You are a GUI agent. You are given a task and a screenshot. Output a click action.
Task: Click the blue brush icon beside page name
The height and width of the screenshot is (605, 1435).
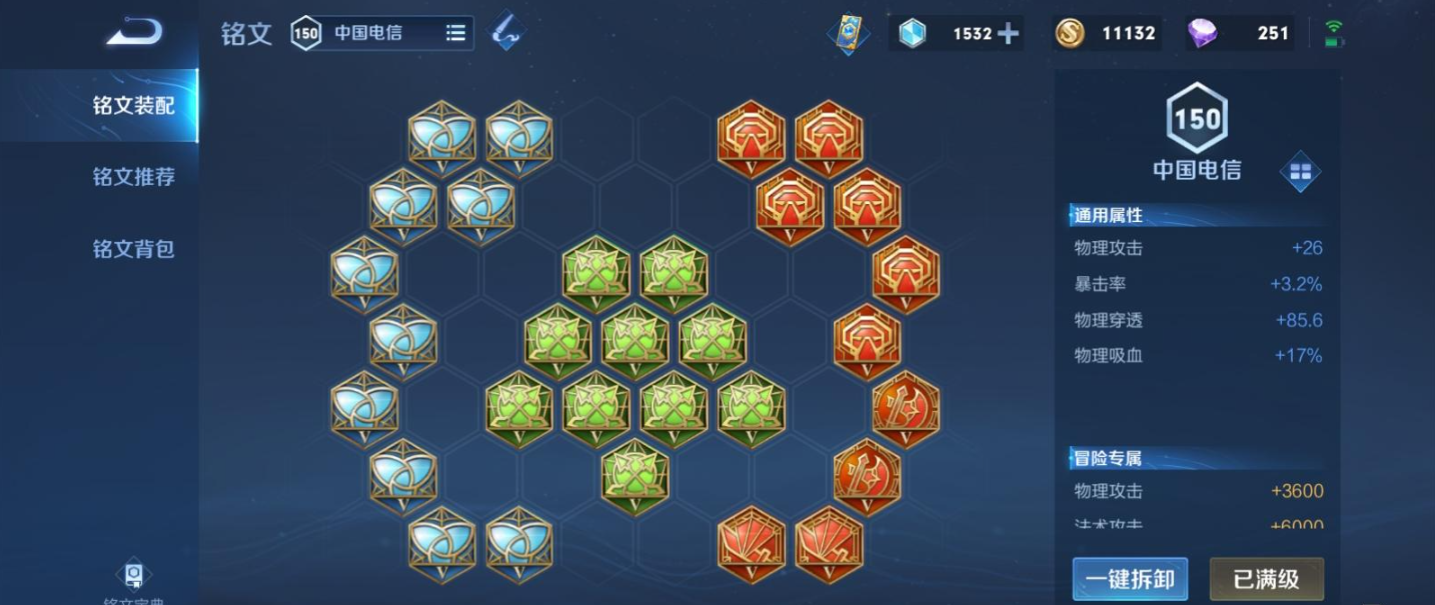(x=507, y=32)
